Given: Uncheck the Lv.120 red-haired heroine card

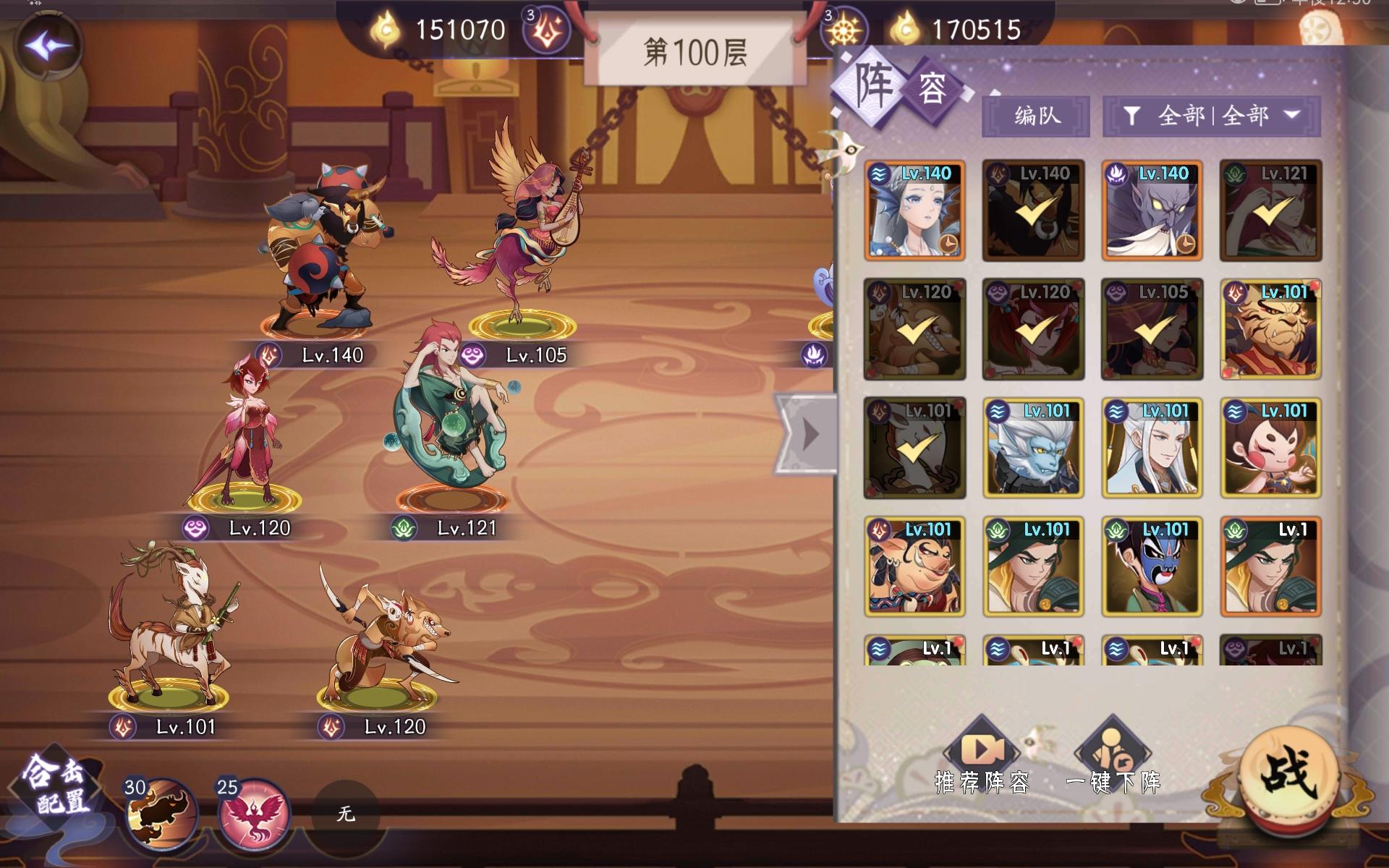Looking at the screenshot, I should 1032,329.
